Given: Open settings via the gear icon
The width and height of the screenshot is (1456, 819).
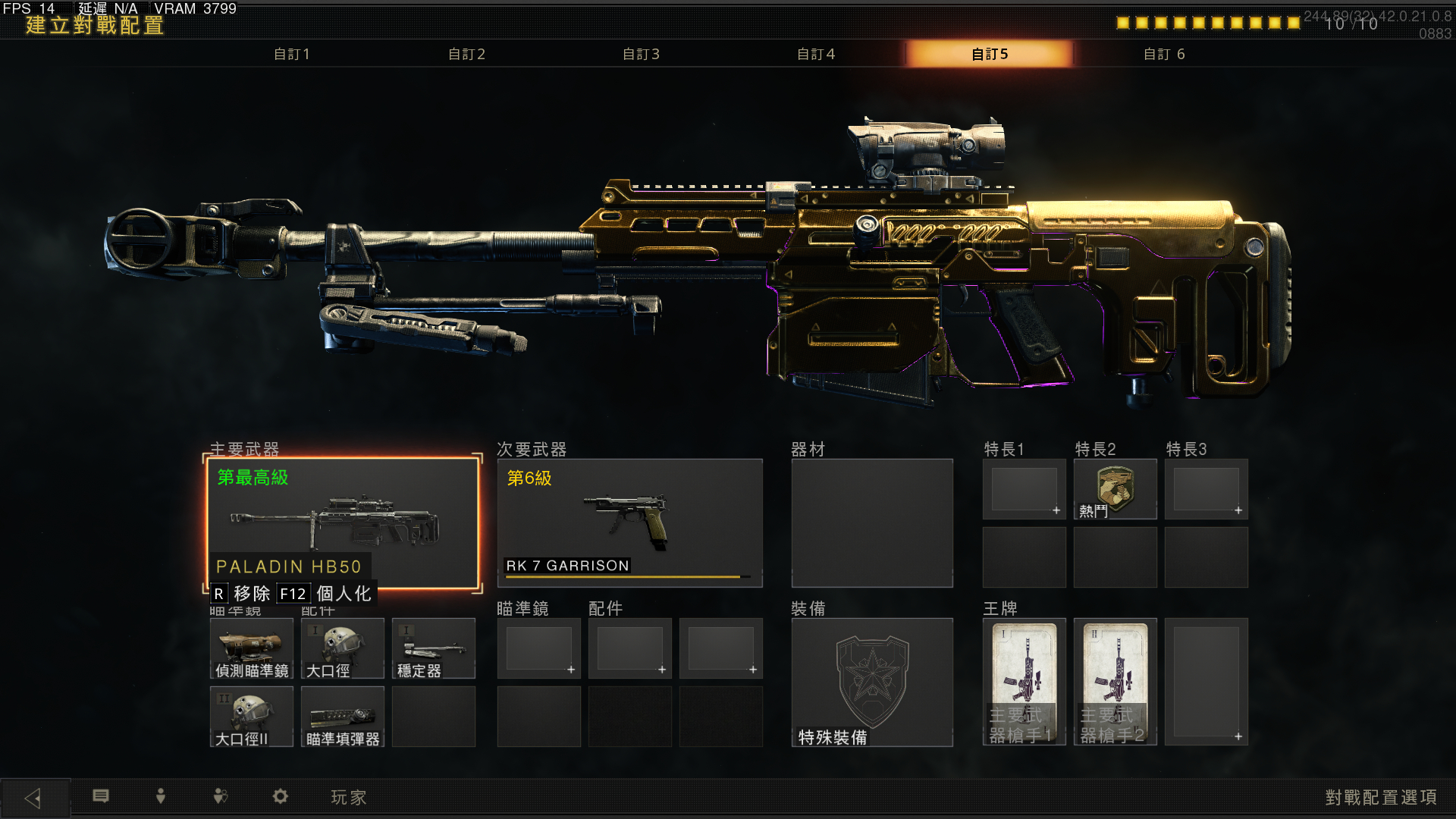Looking at the screenshot, I should (x=281, y=796).
